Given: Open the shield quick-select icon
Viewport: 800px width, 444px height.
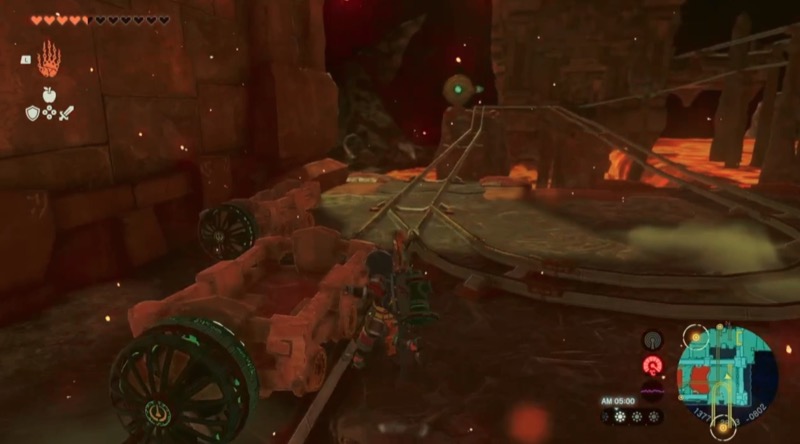Looking at the screenshot, I should pyautogui.click(x=33, y=113).
